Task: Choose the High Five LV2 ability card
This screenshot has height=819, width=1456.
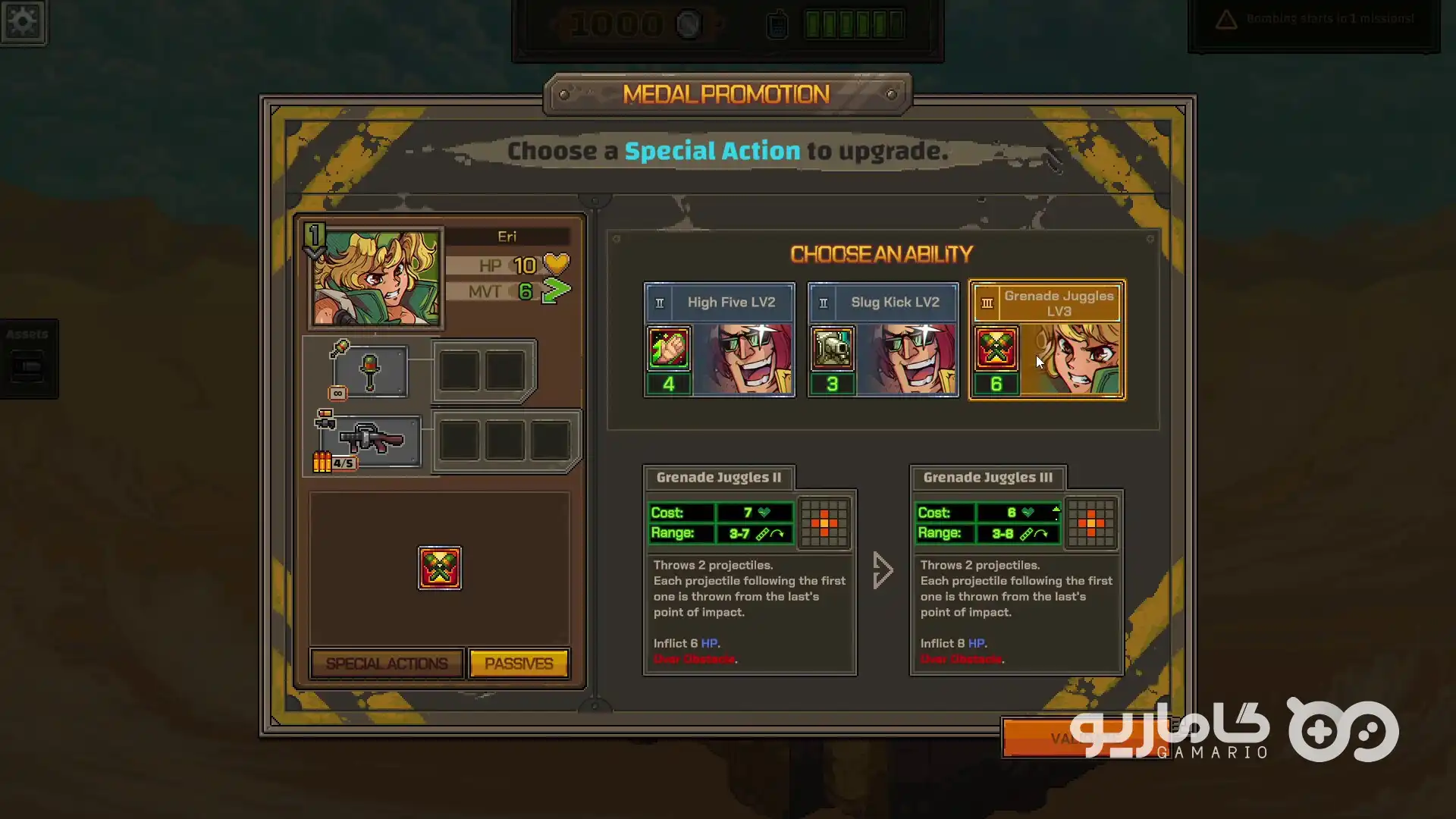Action: (x=719, y=340)
